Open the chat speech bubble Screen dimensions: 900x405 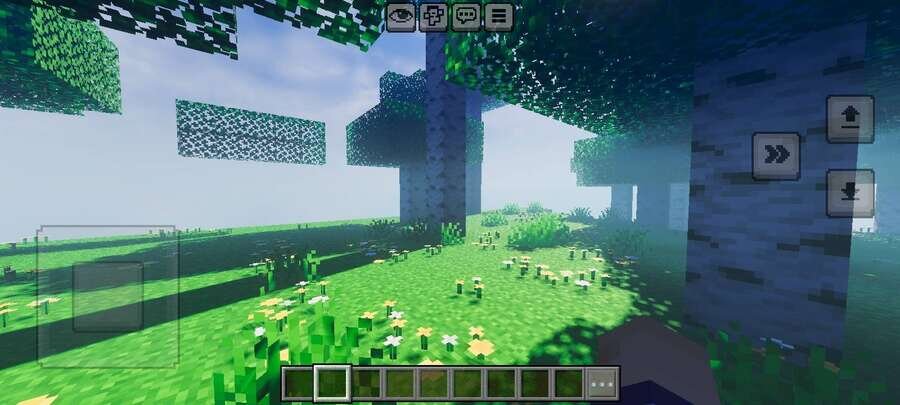[x=466, y=16]
